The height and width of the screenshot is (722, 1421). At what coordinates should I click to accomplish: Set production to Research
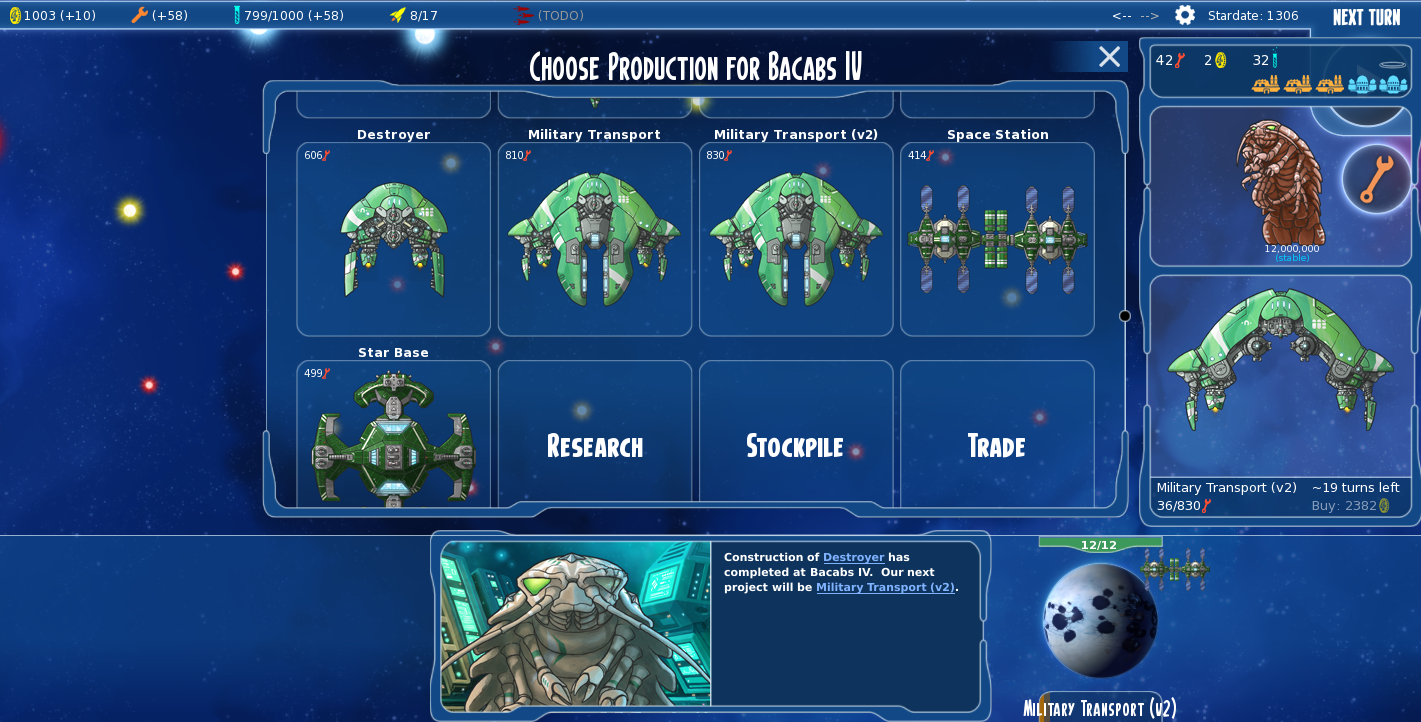pos(595,446)
